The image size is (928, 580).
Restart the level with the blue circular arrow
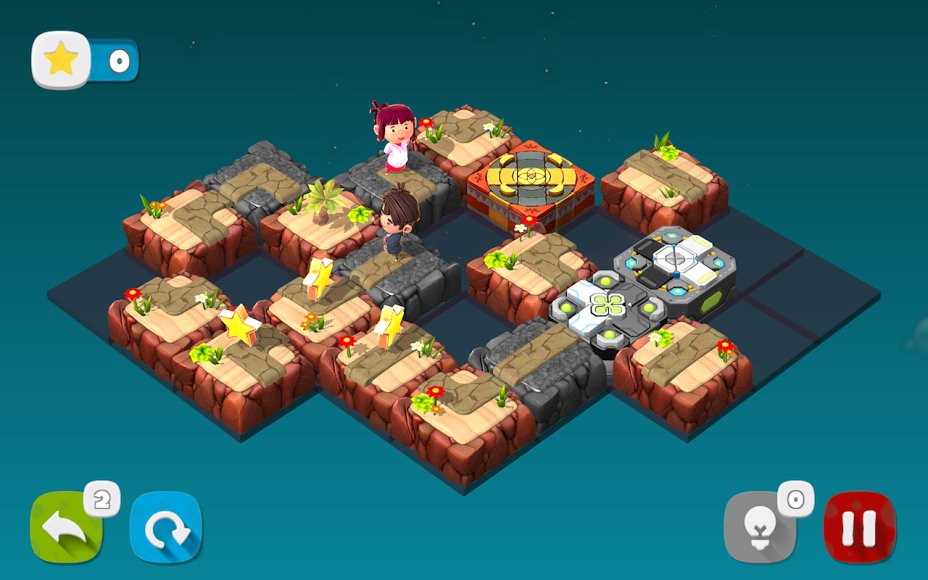pyautogui.click(x=166, y=528)
